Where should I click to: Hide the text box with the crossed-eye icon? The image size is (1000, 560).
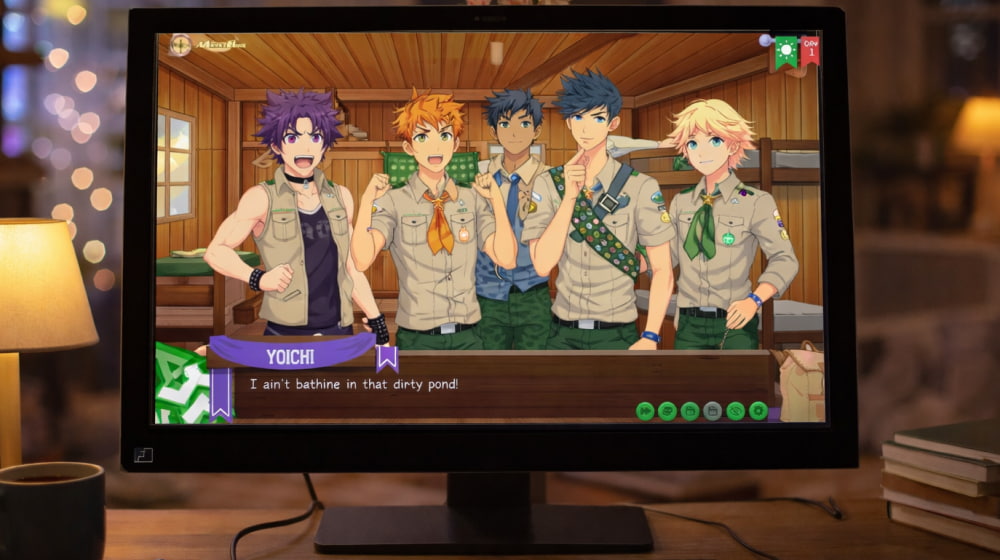pos(736,410)
